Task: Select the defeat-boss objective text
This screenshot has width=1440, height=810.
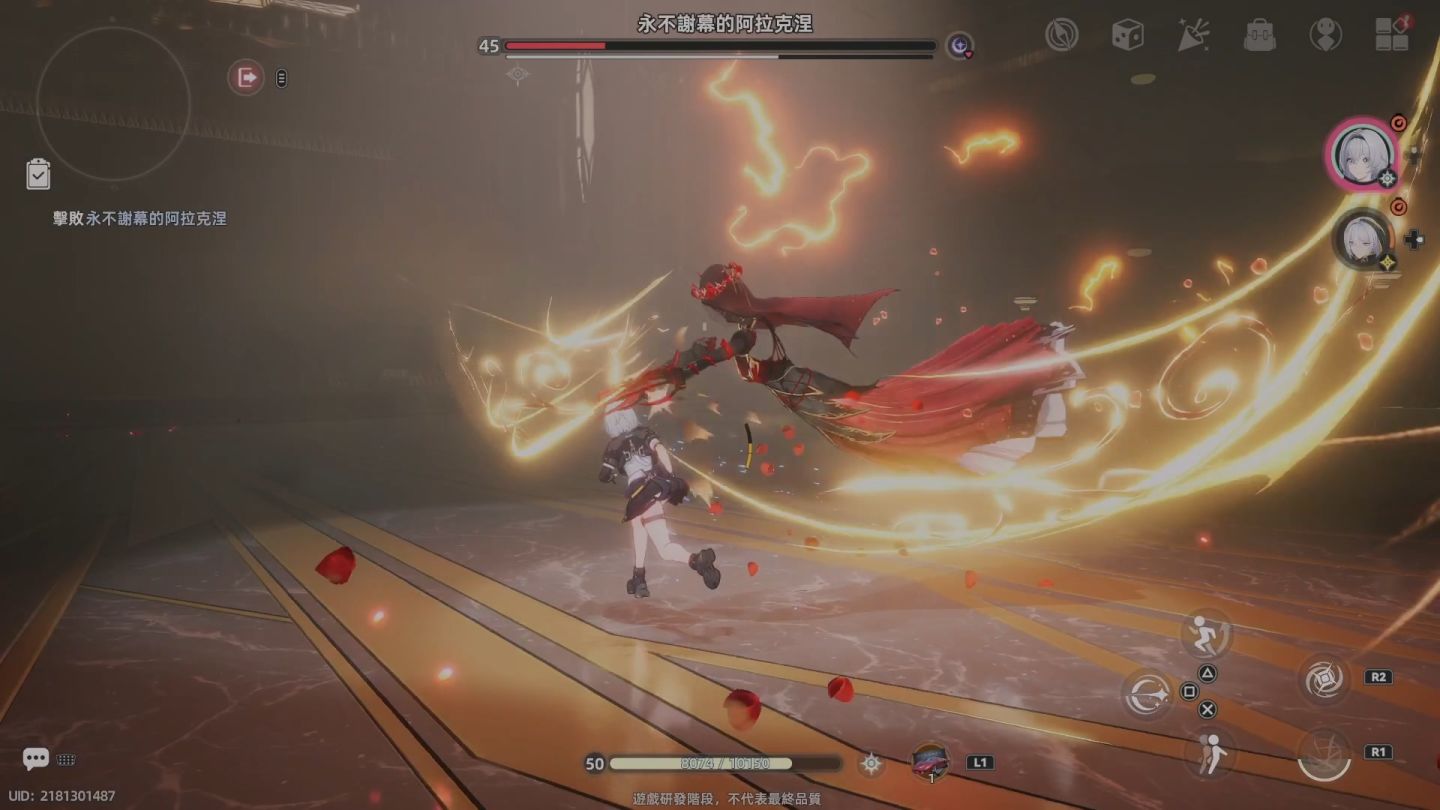Action: pyautogui.click(x=140, y=218)
